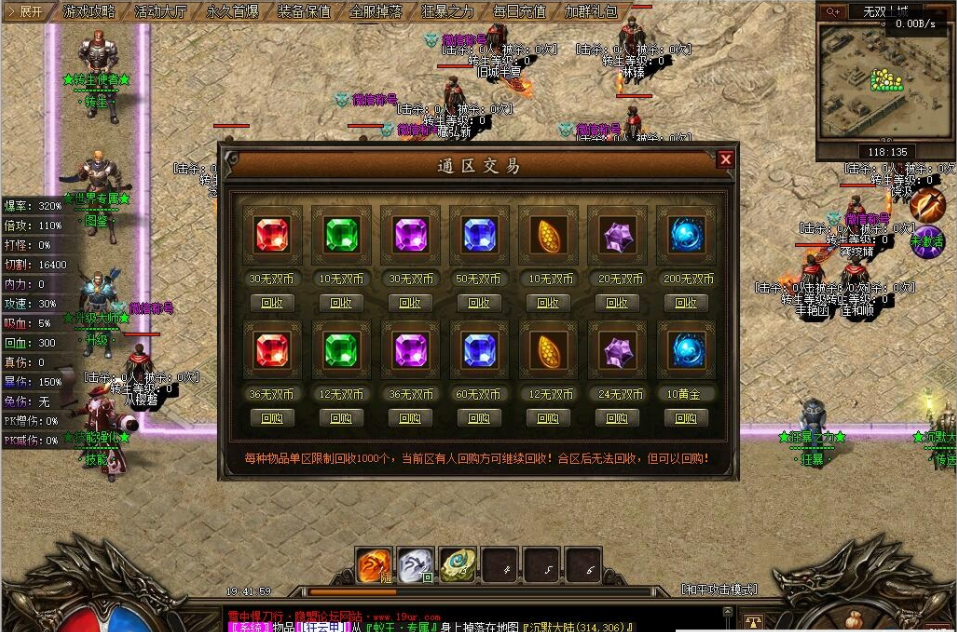The image size is (957, 632).
Task: Buy back the green gem for 12 无双币
Action: pos(341,417)
